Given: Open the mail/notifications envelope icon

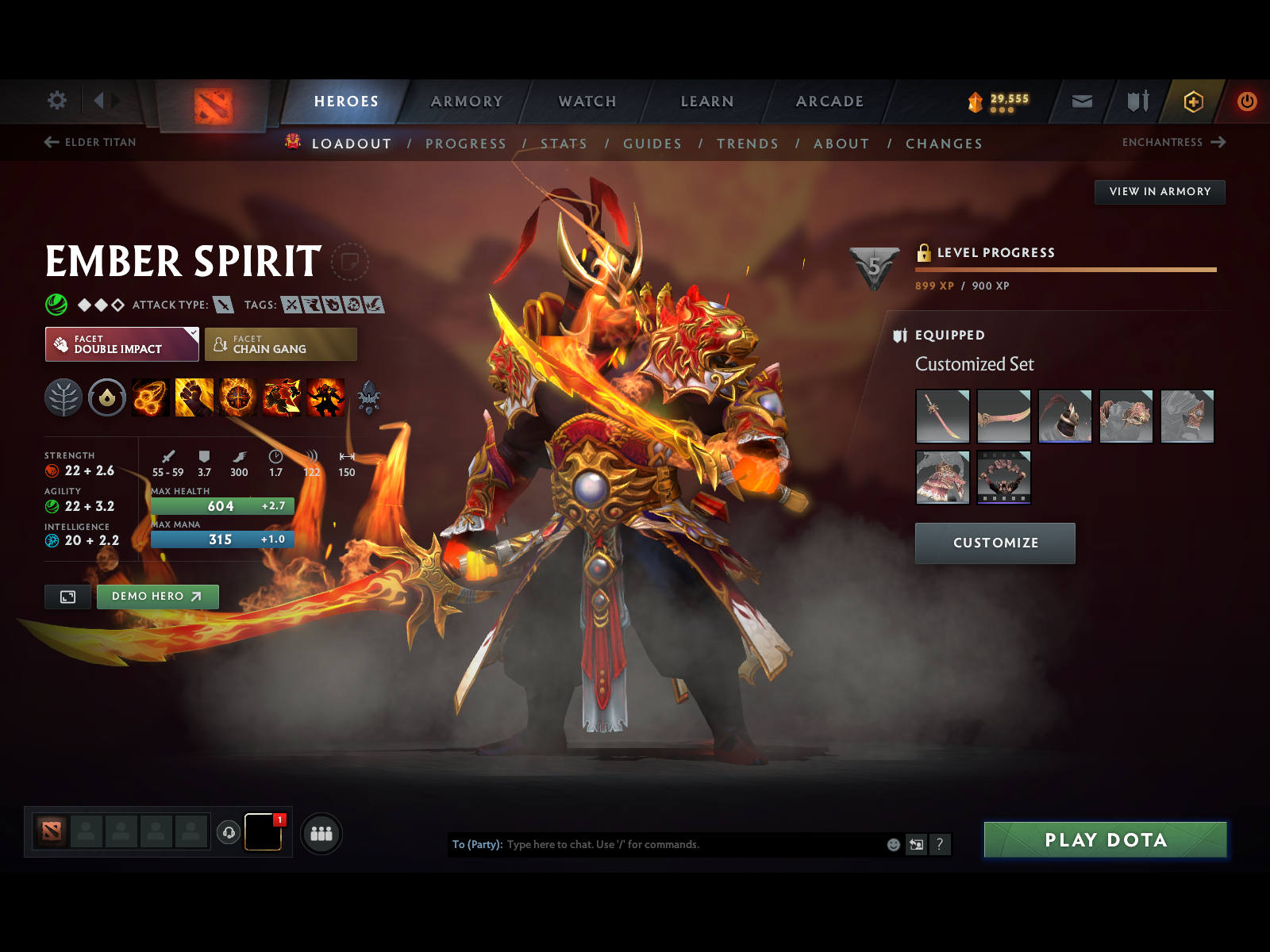Looking at the screenshot, I should tap(1080, 102).
